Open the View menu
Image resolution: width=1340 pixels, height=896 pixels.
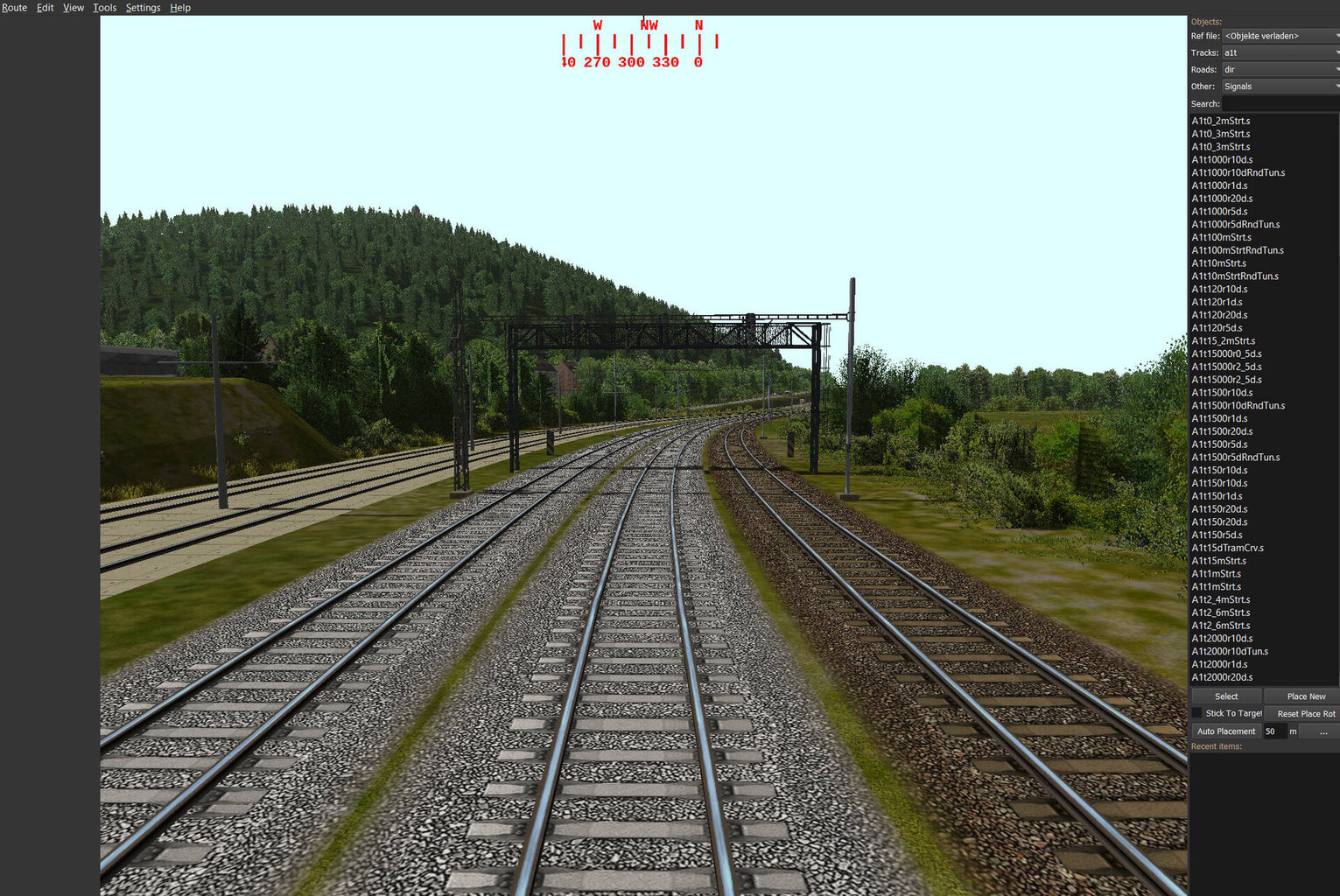(74, 8)
